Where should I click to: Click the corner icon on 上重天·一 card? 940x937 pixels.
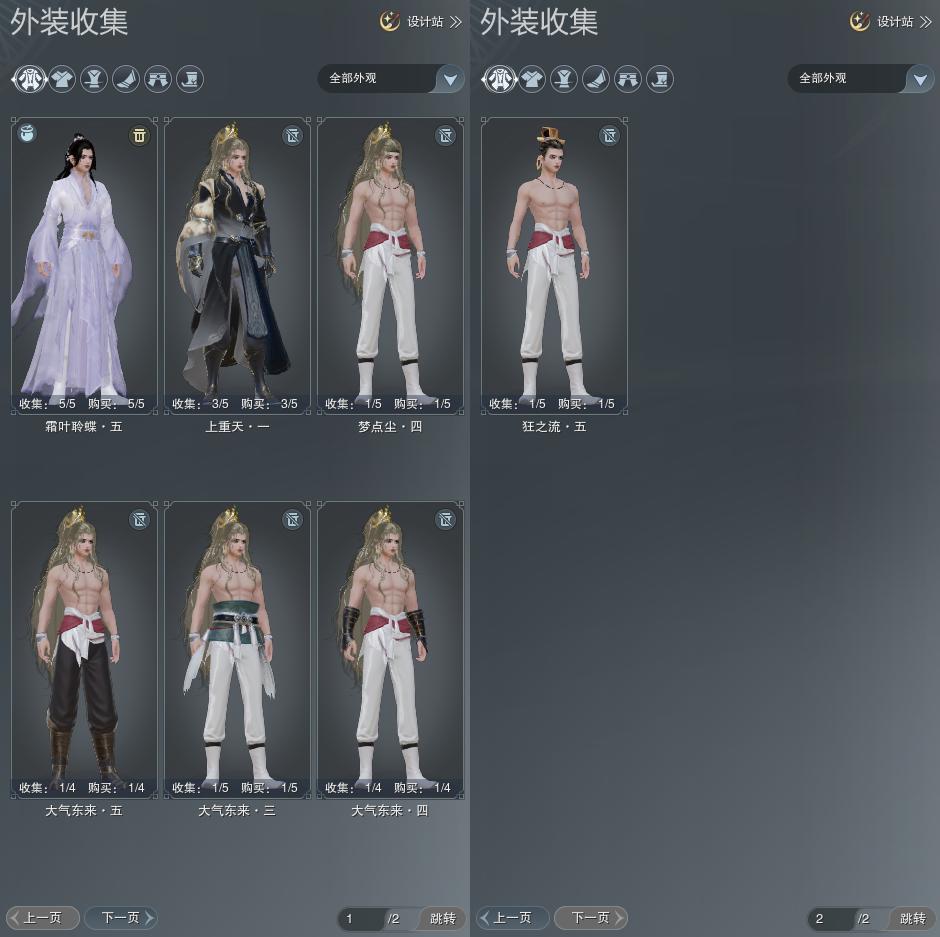[292, 135]
